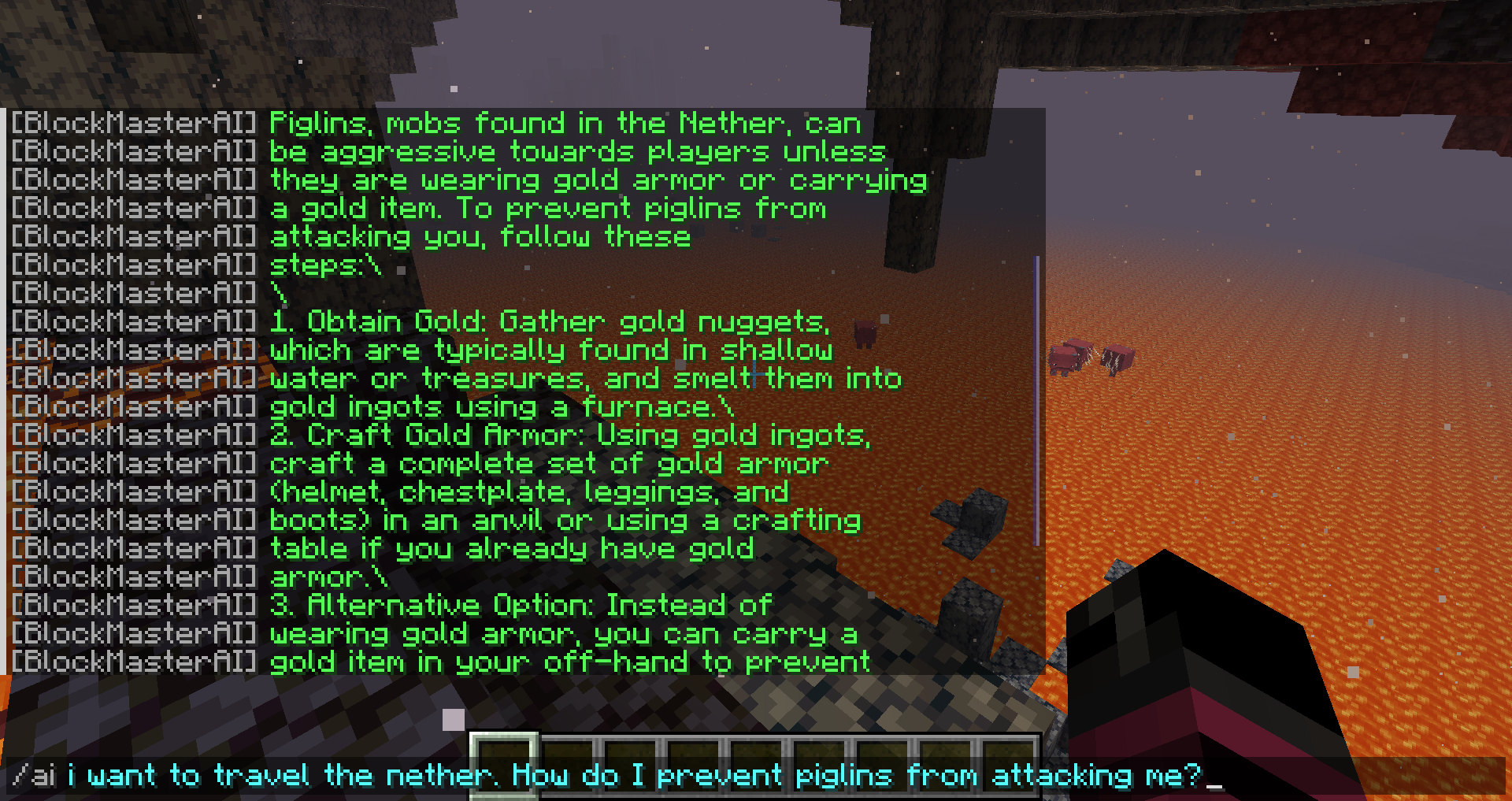Click the chat history scrollbar
Screen dimensions: 1512x801
(x=1037, y=400)
